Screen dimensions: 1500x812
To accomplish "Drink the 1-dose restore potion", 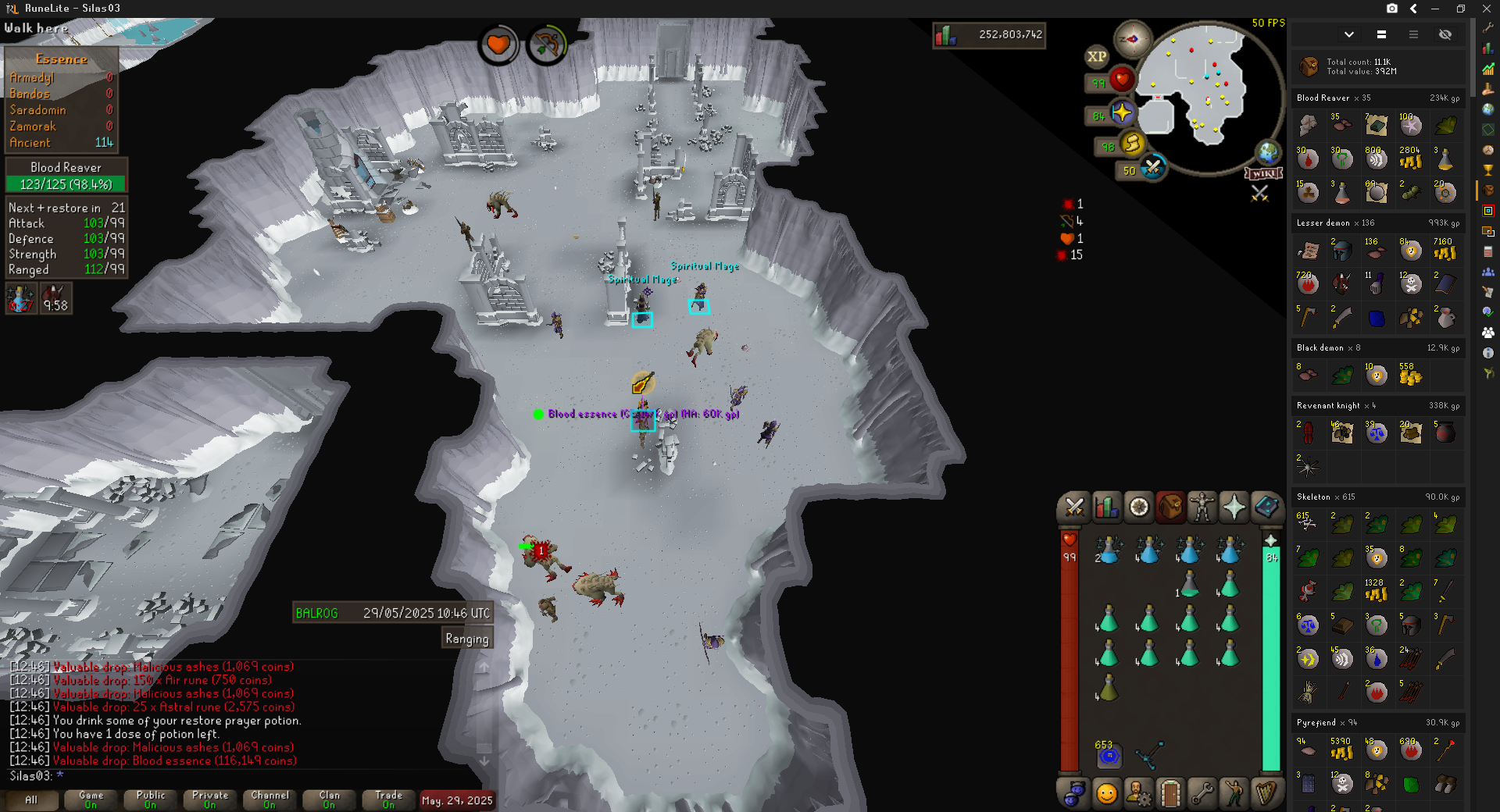I will [1188, 585].
